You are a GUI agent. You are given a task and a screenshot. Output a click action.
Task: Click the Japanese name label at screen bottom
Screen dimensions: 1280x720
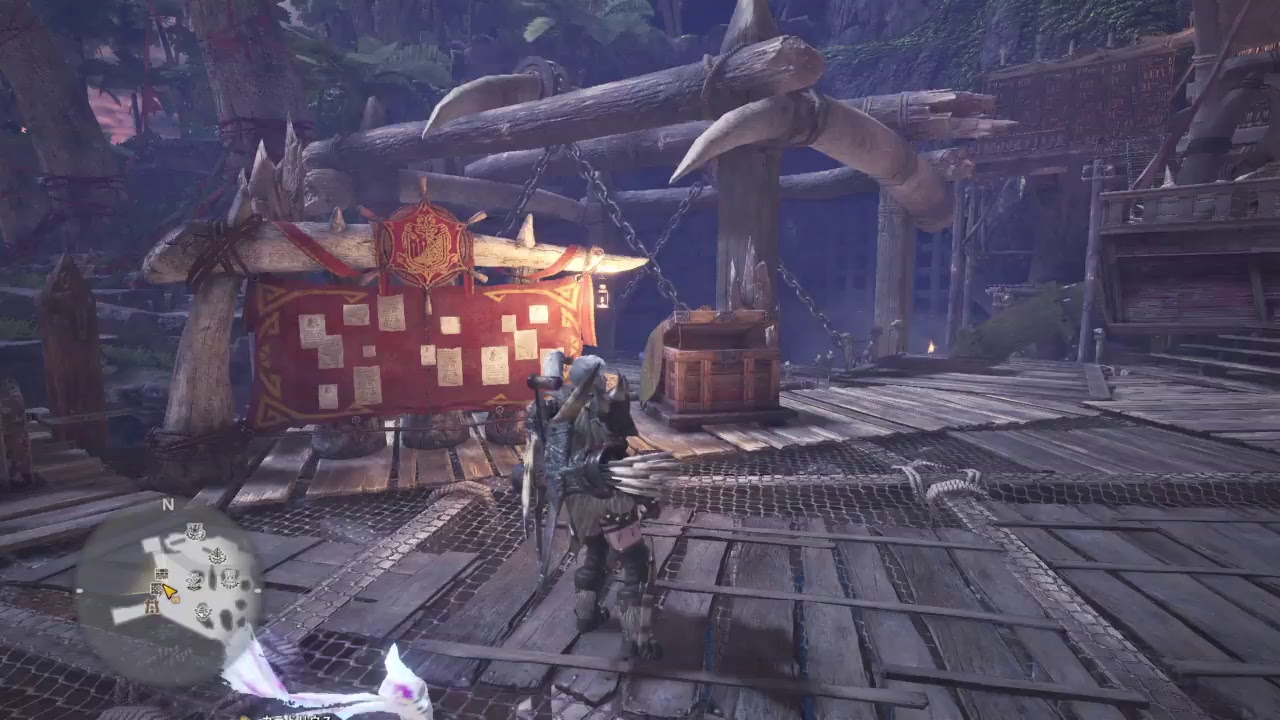click(300, 714)
